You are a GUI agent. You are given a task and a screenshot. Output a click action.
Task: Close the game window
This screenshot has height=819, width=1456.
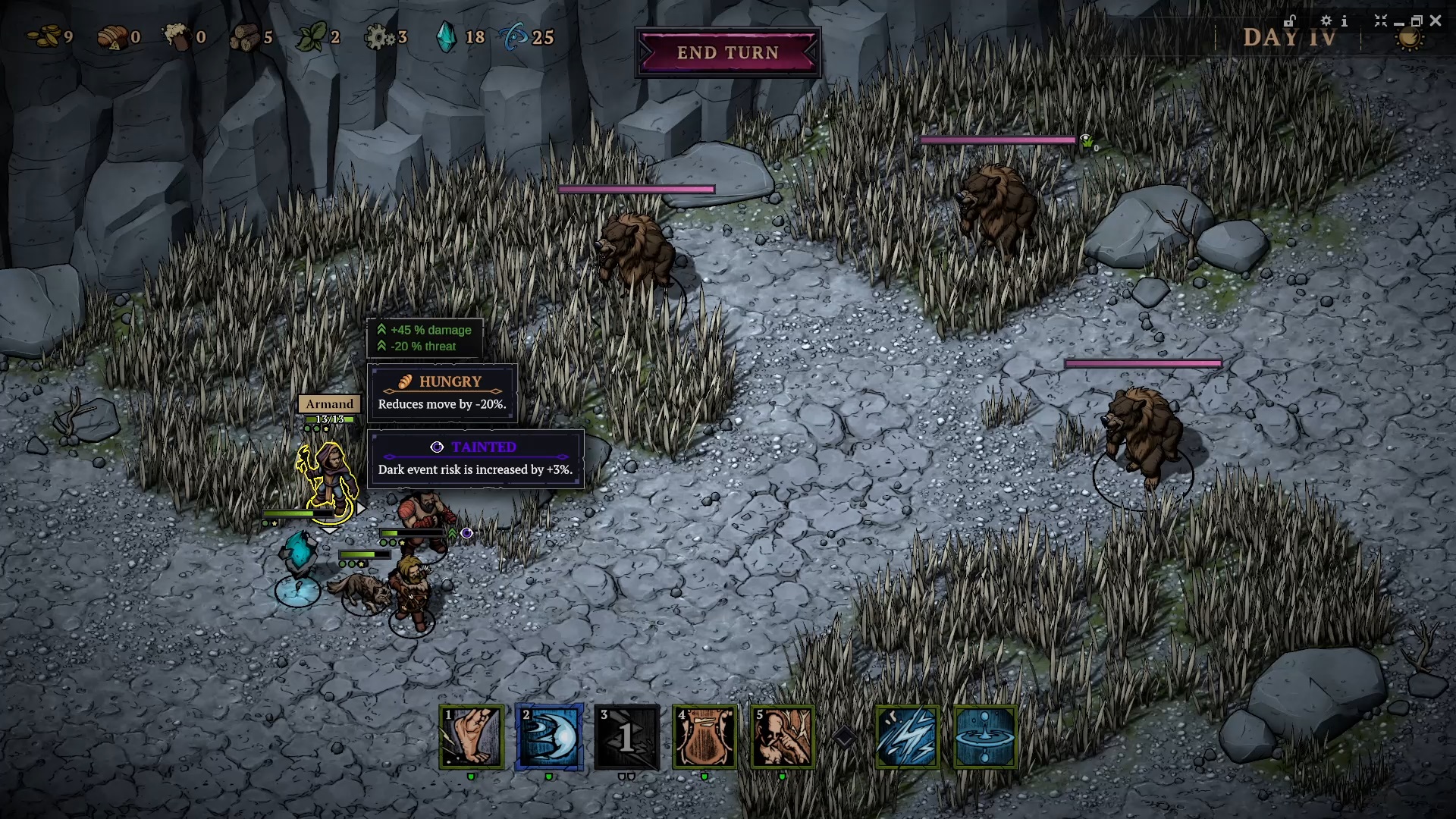coord(1435,21)
